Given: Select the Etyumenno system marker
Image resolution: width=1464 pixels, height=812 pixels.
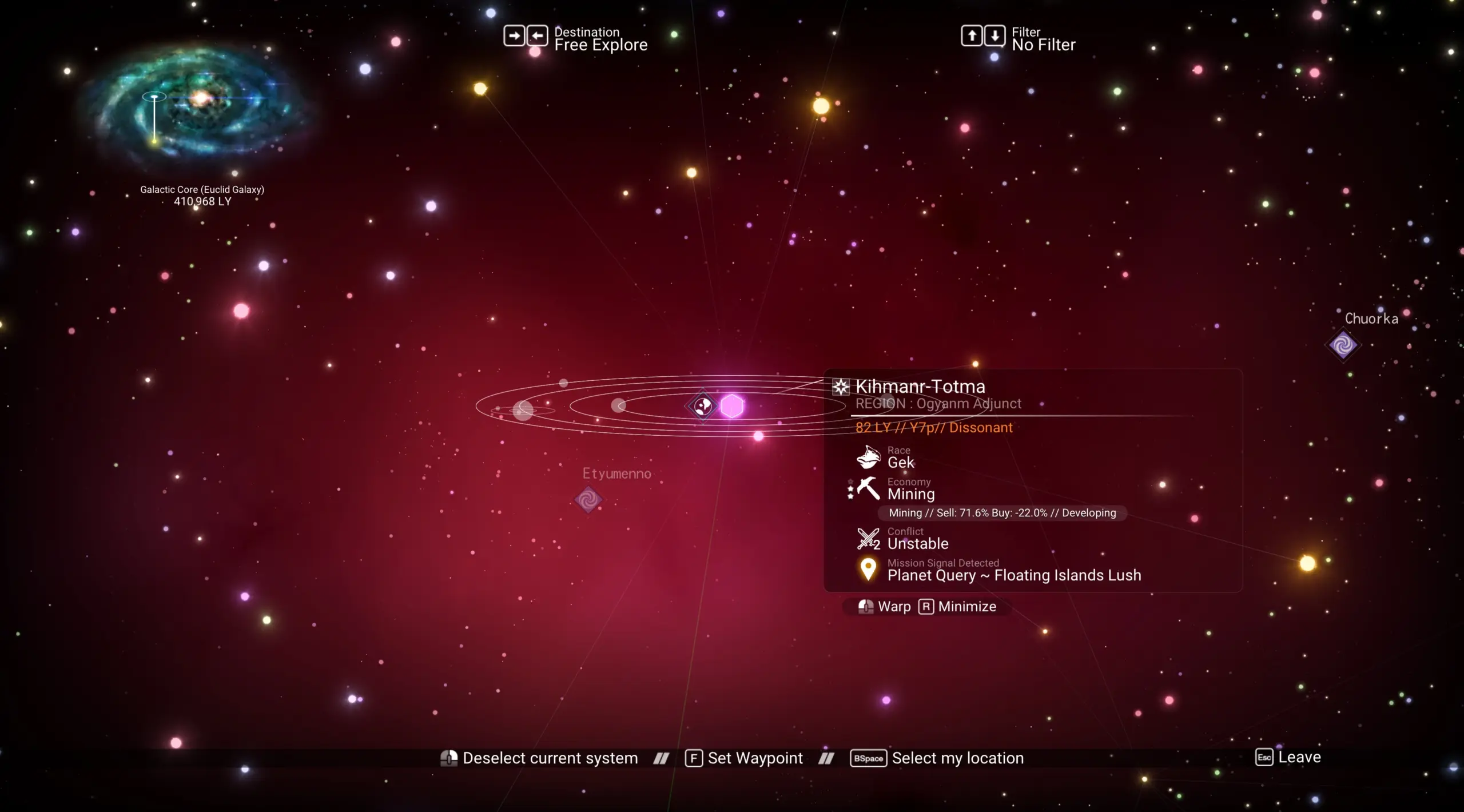Looking at the screenshot, I should coord(588,500).
